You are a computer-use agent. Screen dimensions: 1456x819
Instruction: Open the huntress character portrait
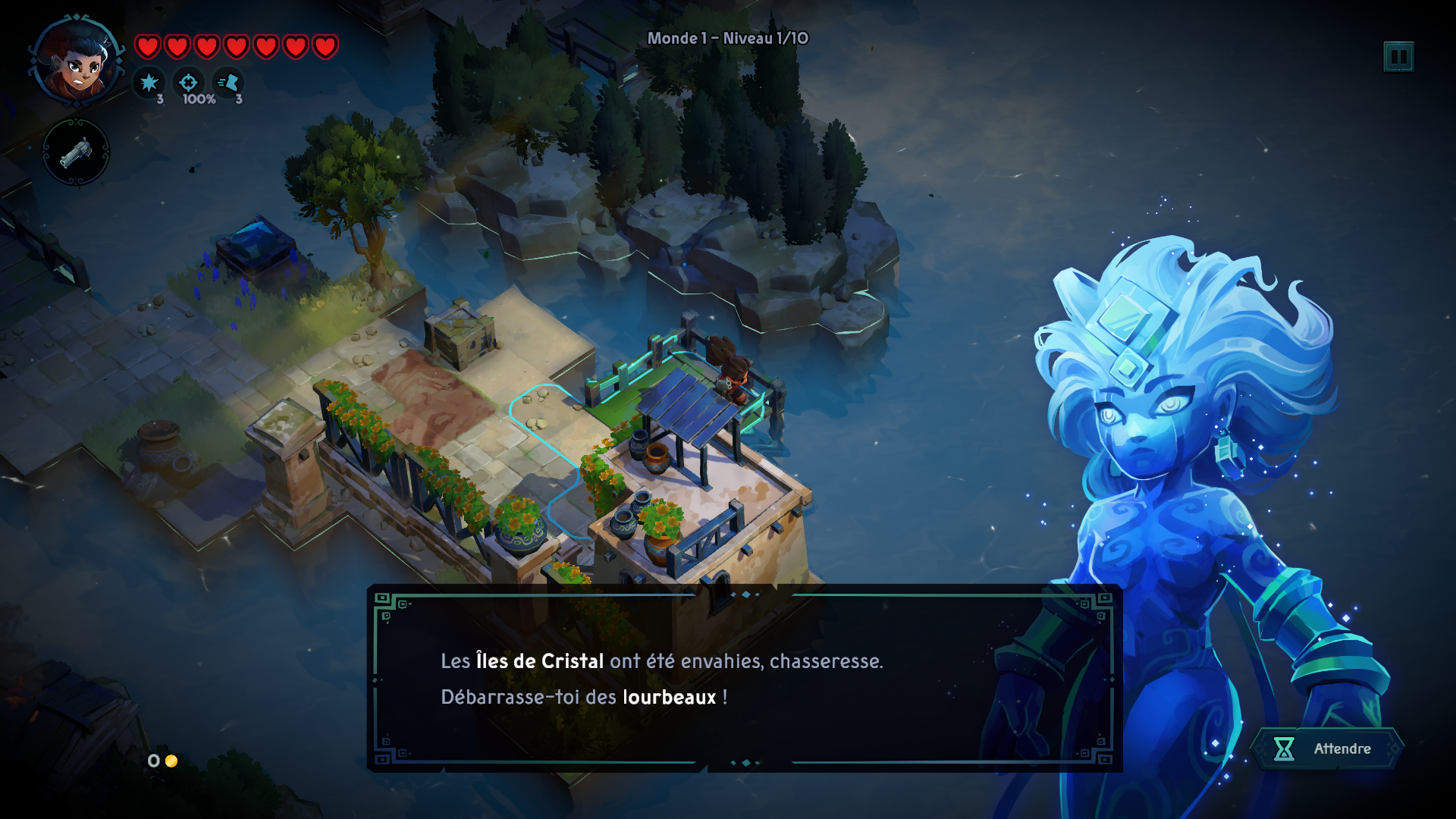[x=77, y=62]
